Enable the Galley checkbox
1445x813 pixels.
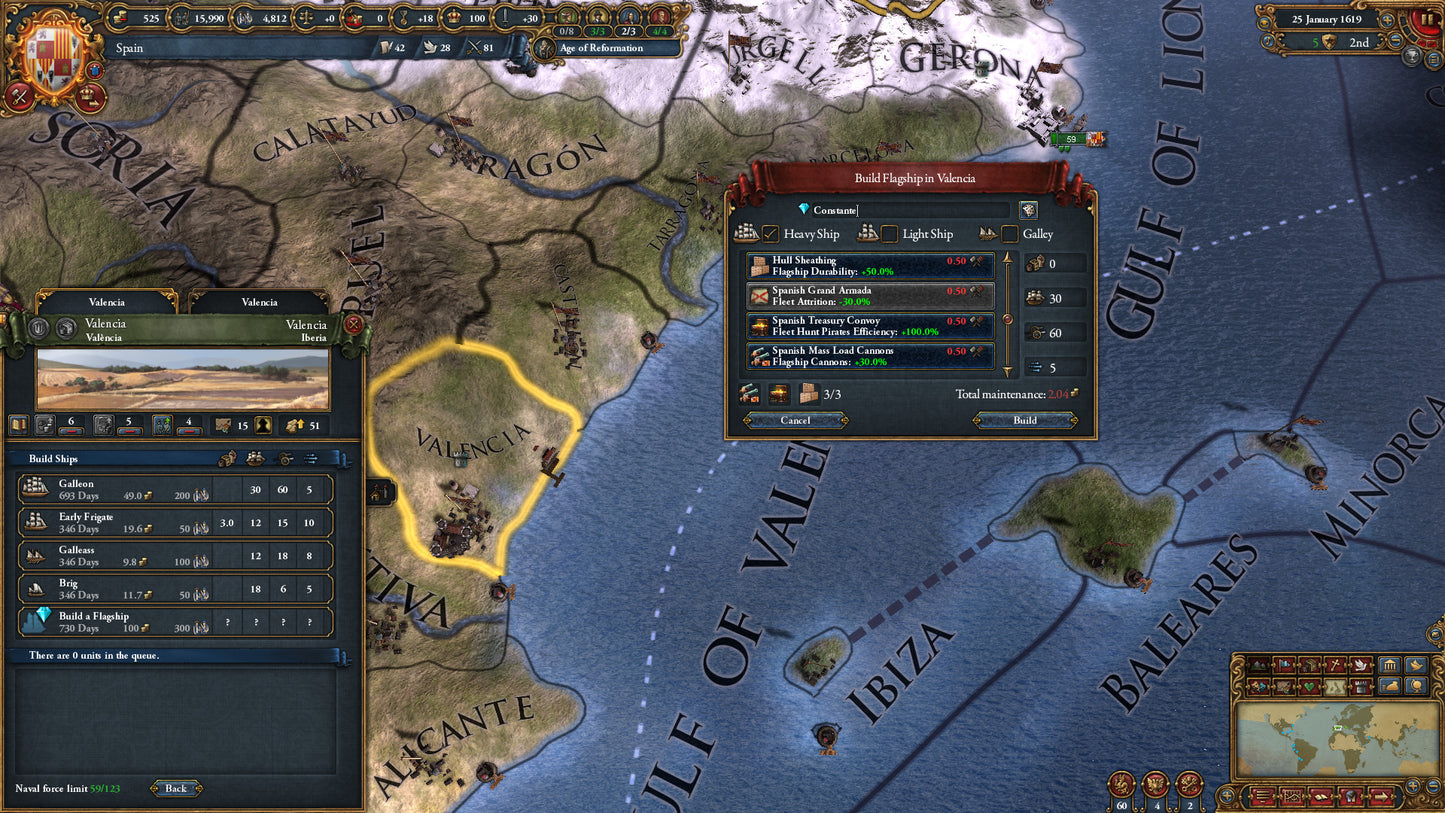pos(1010,234)
